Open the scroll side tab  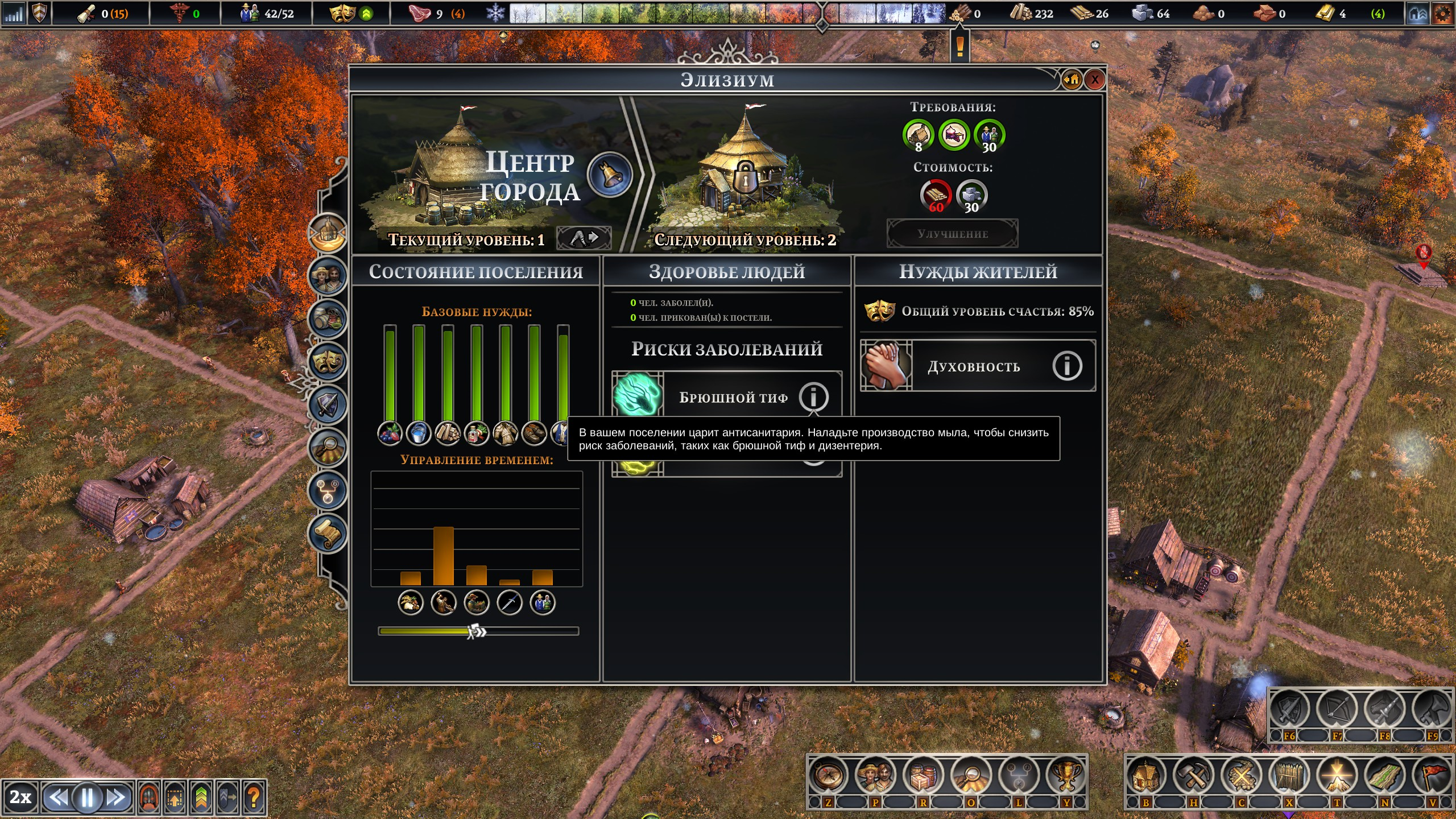328,533
